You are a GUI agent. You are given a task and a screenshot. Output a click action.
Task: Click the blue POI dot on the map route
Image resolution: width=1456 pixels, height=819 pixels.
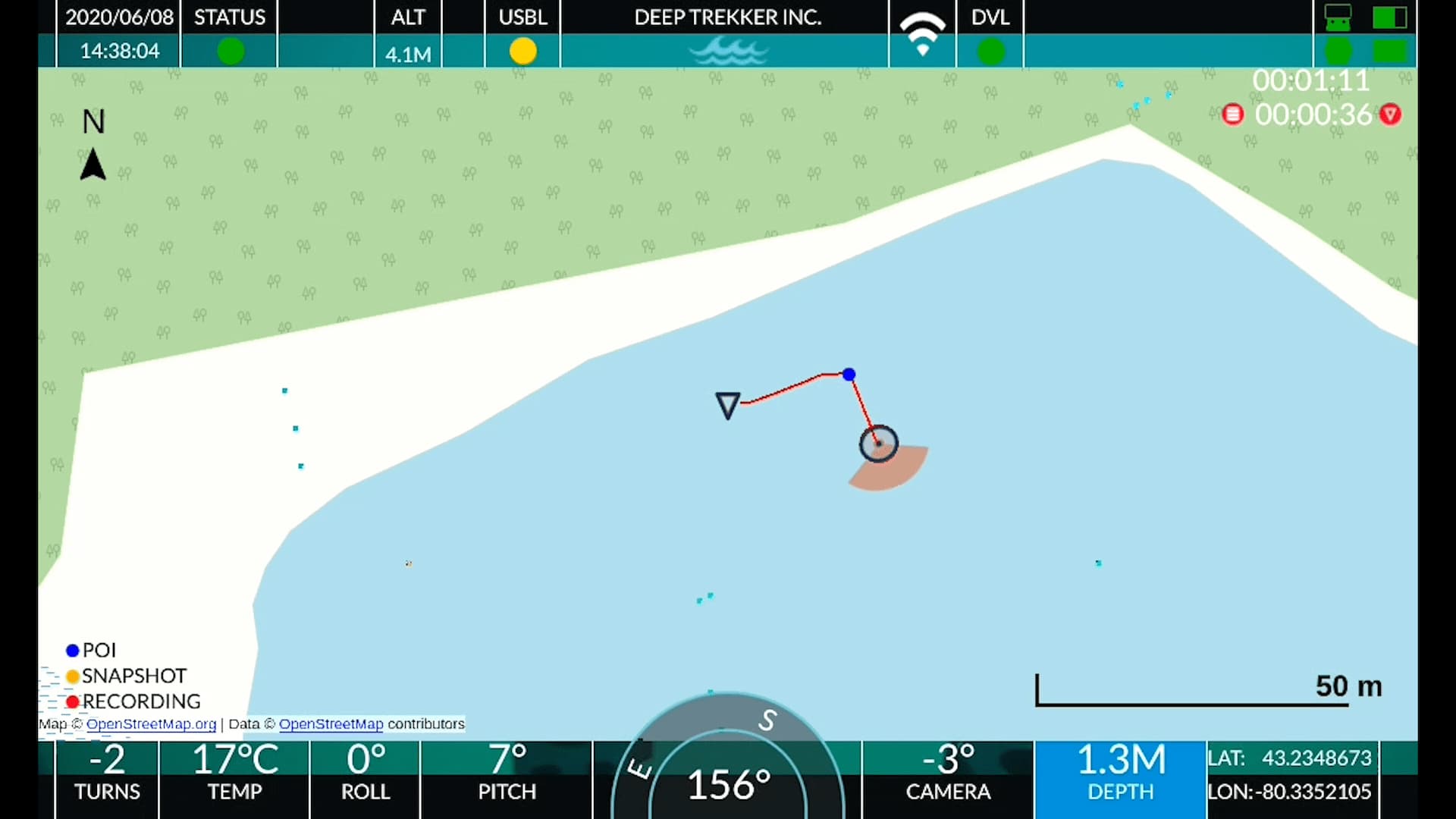coord(849,375)
